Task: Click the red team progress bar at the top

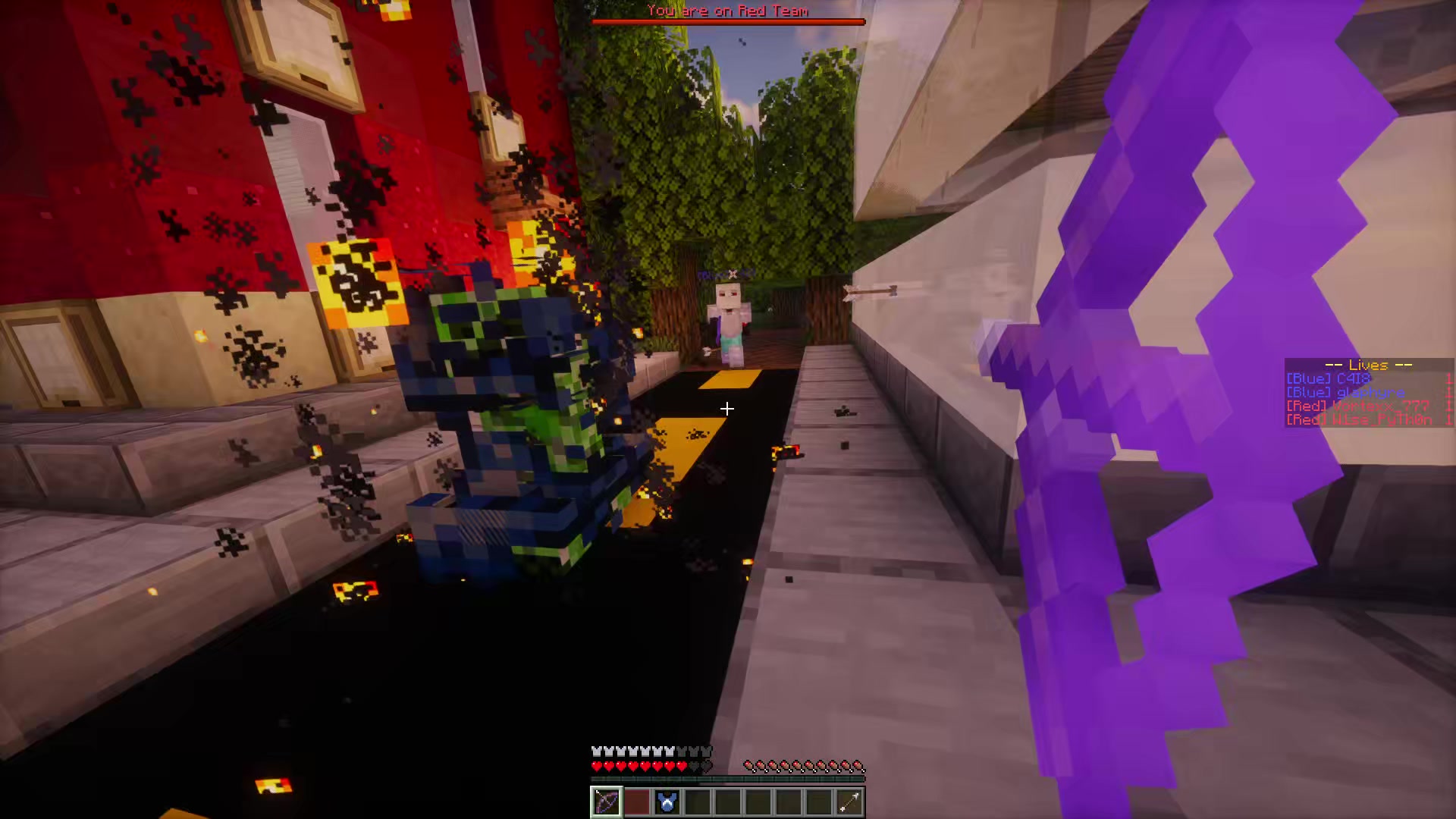Action: pyautogui.click(x=728, y=20)
